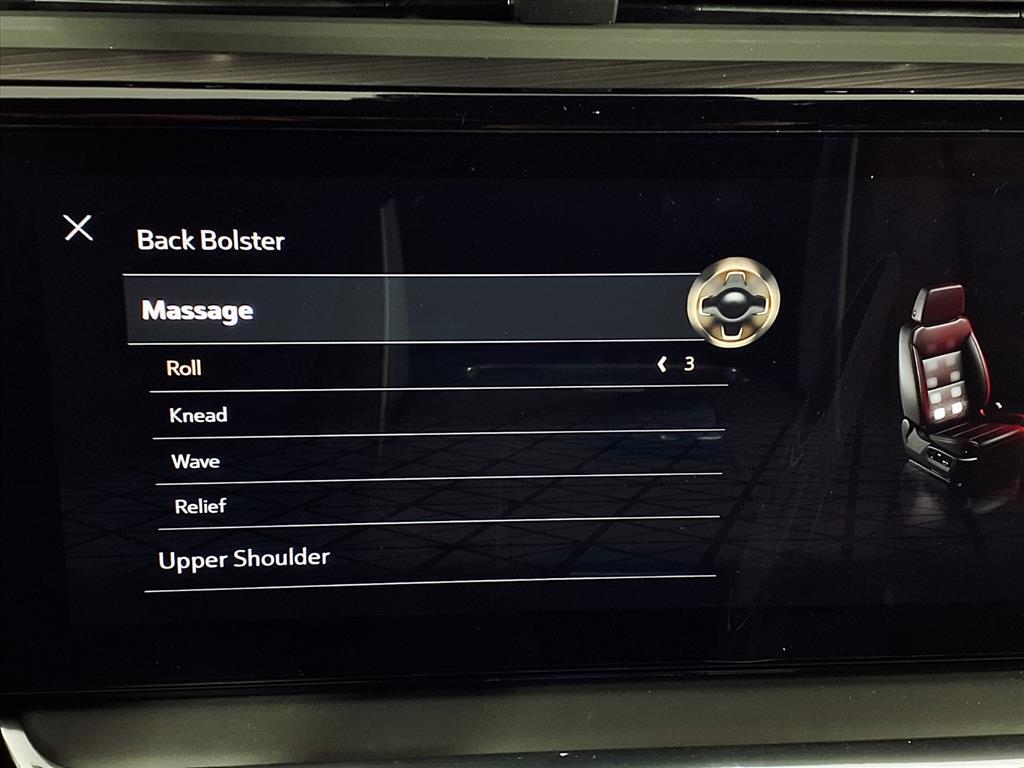Tap the gold seat control knob icon

click(x=733, y=303)
